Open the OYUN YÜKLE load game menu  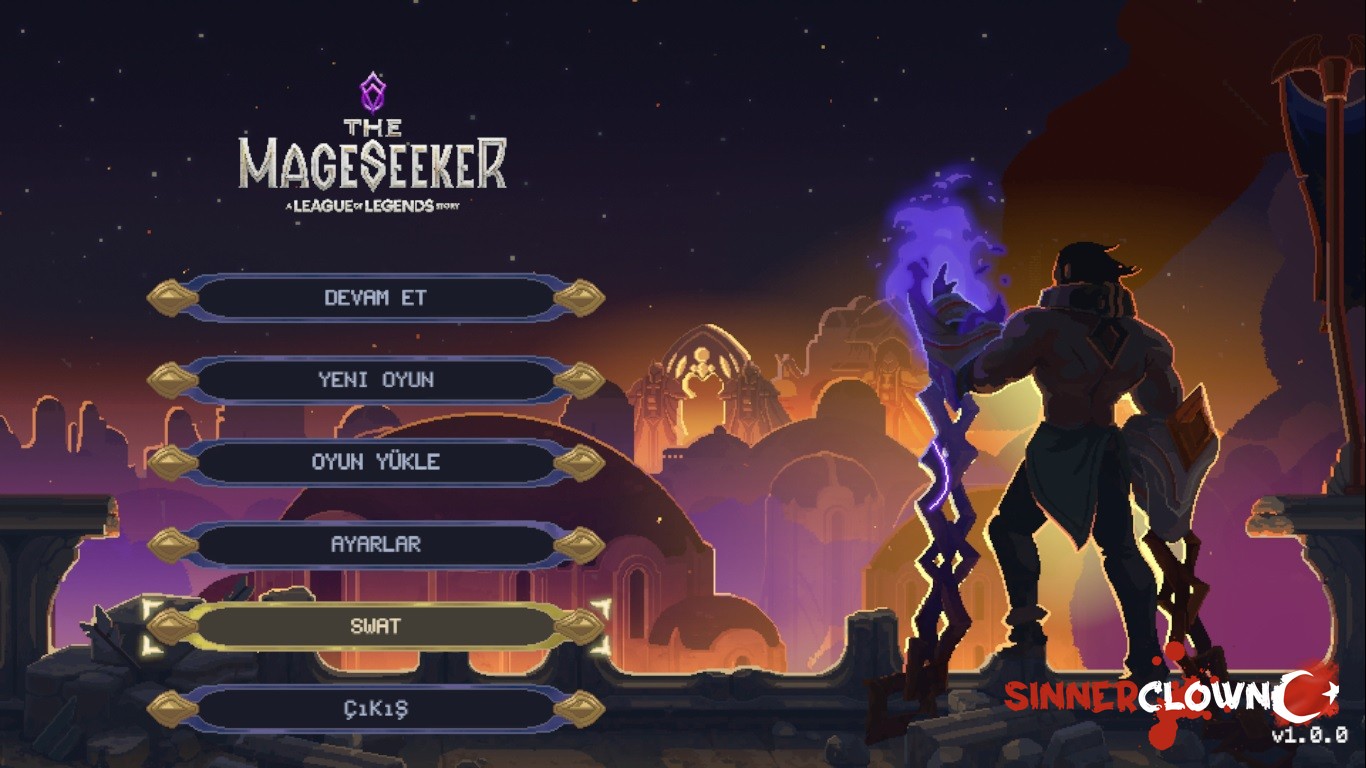tap(375, 462)
